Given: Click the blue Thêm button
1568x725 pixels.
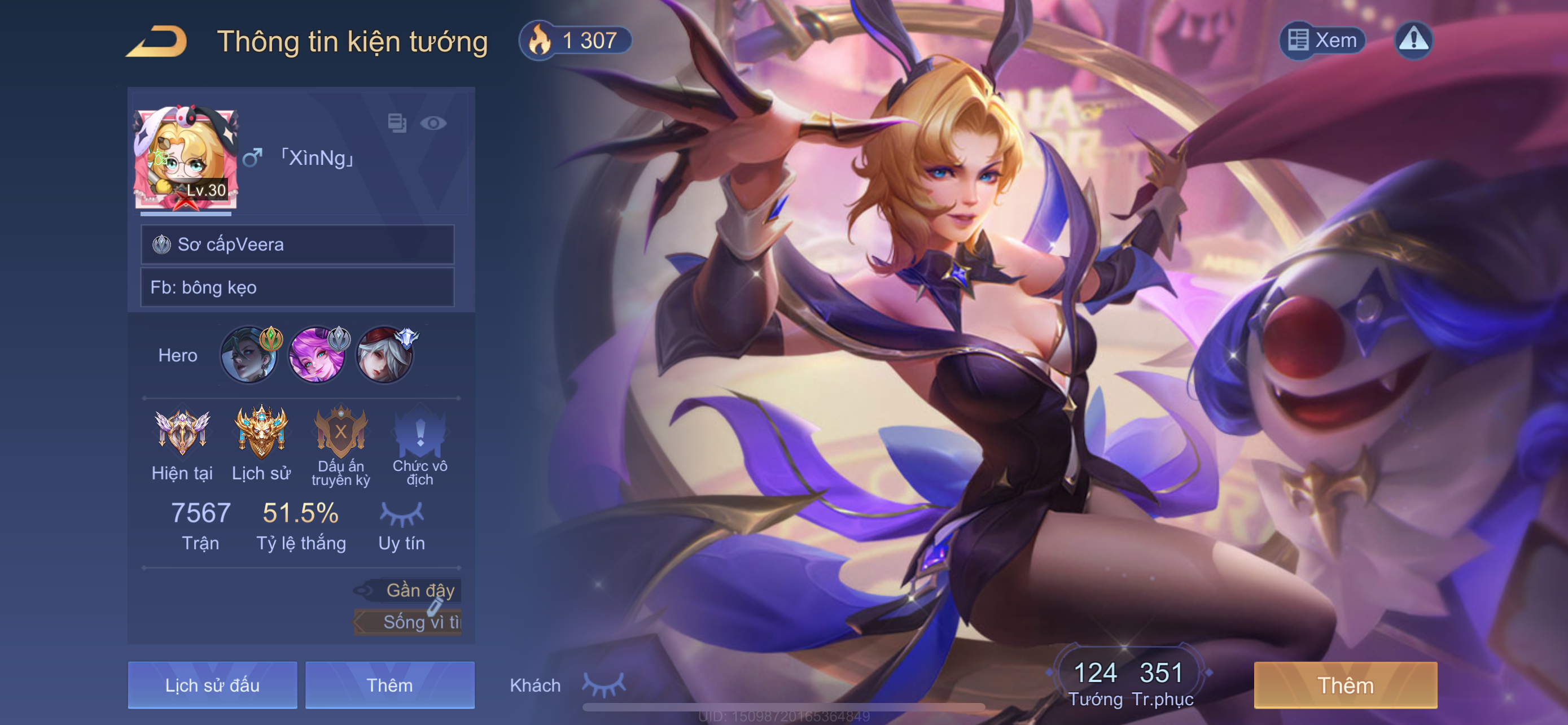Looking at the screenshot, I should (x=389, y=685).
